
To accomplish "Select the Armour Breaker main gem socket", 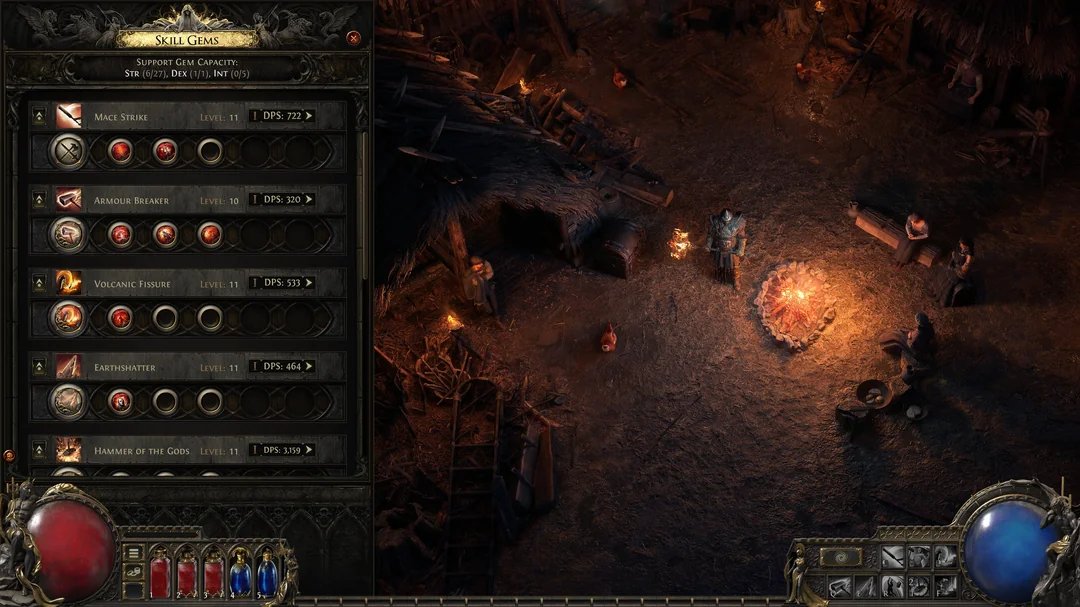I will pos(68,234).
